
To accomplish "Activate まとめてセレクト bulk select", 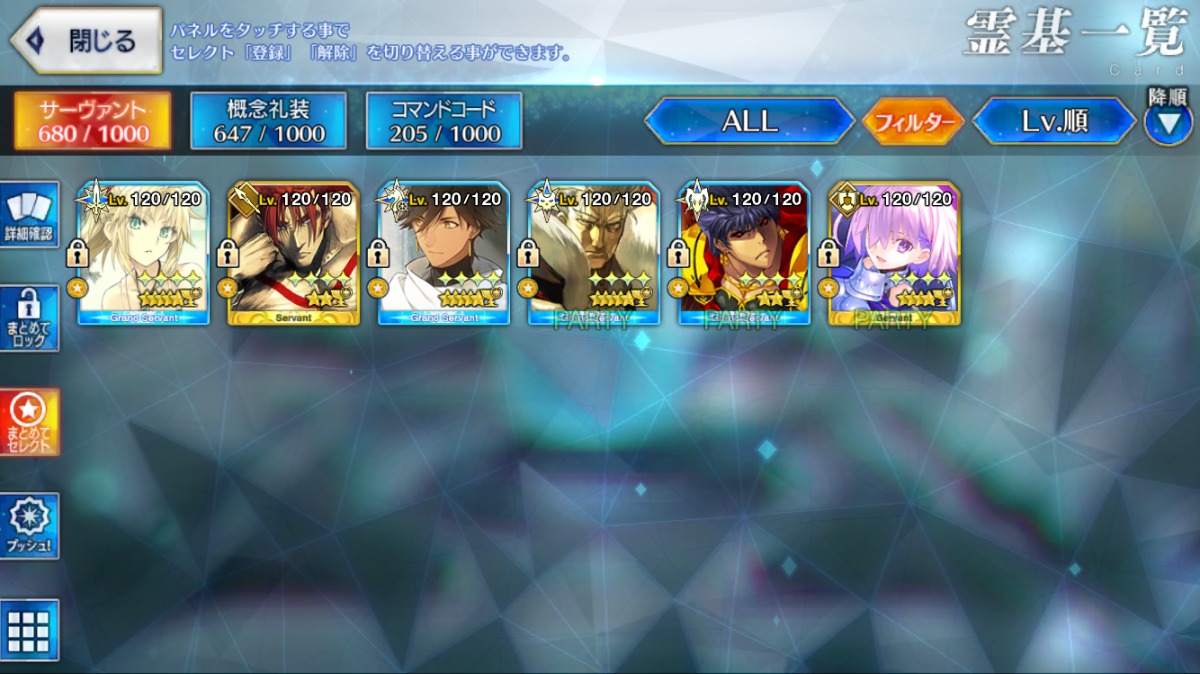I will (x=29, y=421).
